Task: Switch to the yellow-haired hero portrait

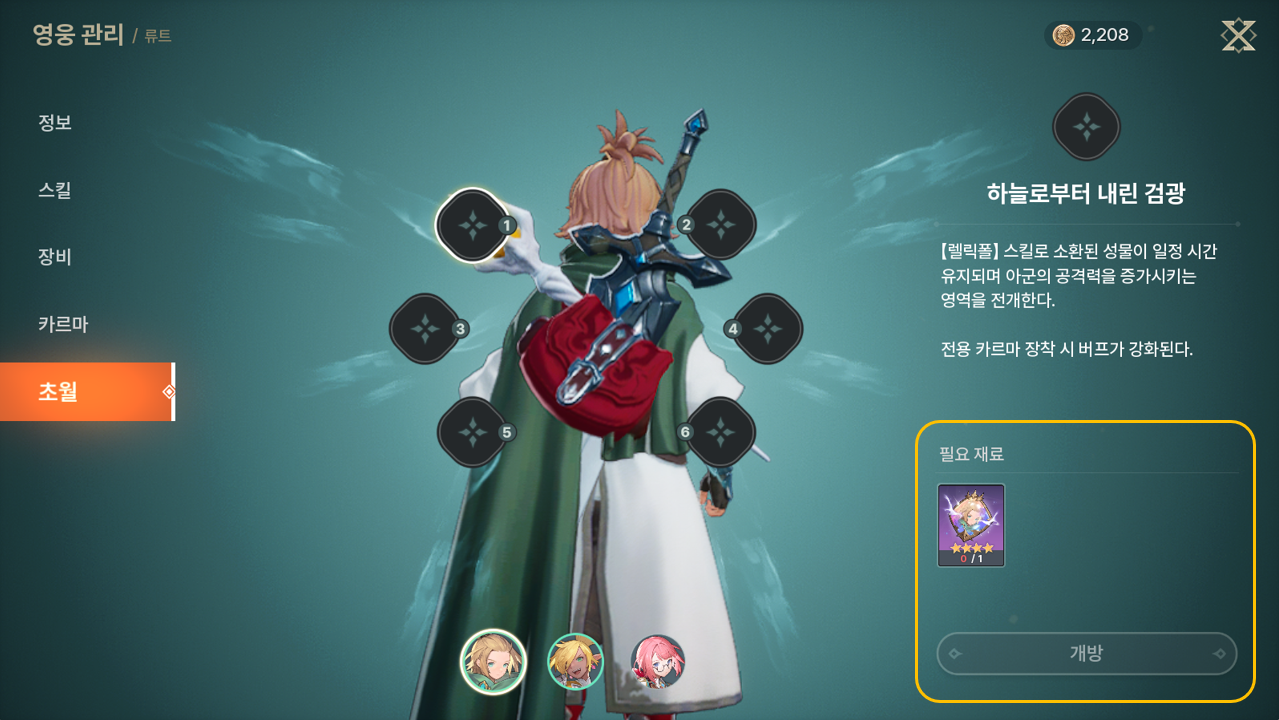Action: pyautogui.click(x=575, y=661)
